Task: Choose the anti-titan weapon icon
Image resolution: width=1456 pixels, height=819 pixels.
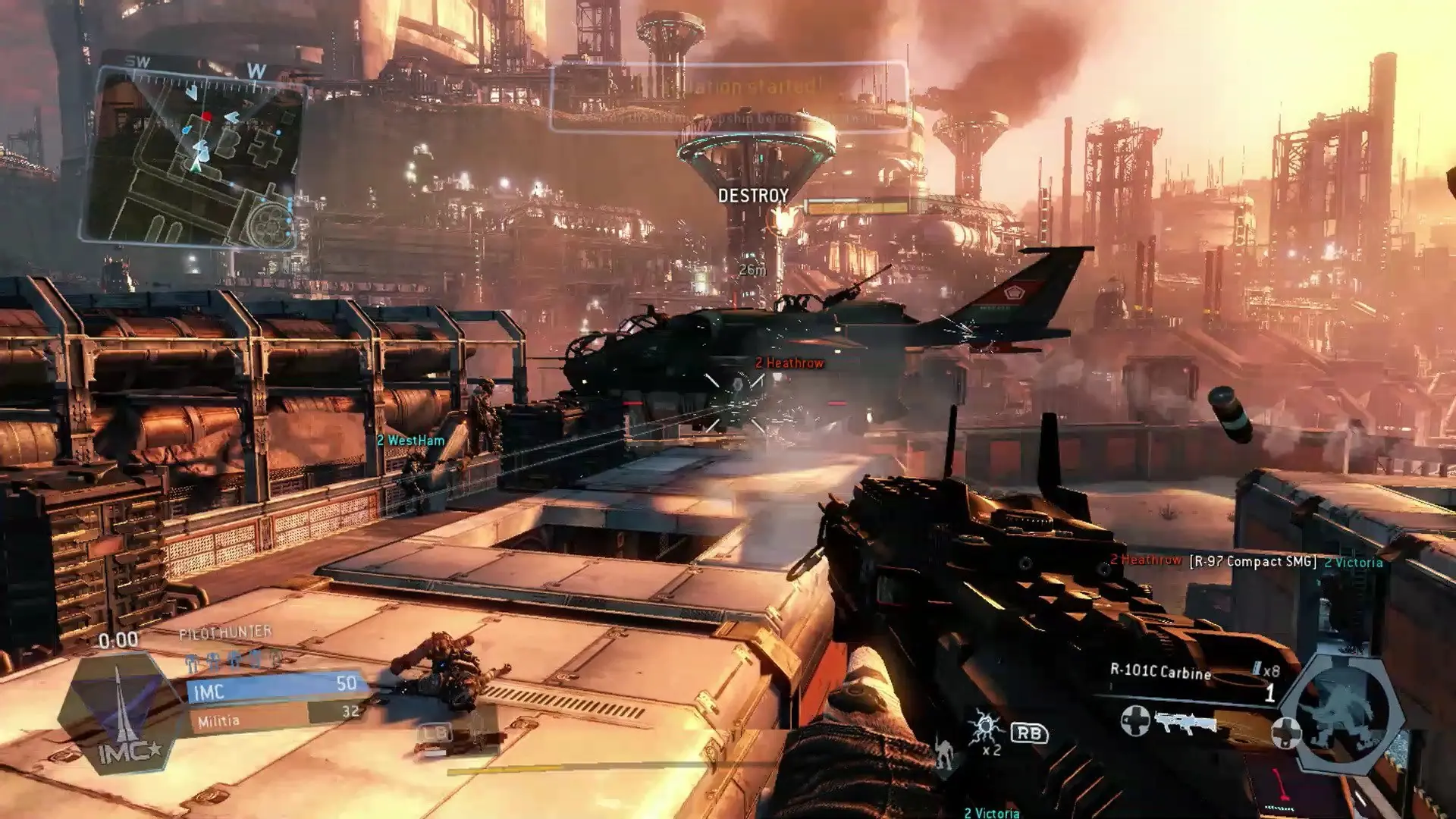Action: click(1185, 722)
